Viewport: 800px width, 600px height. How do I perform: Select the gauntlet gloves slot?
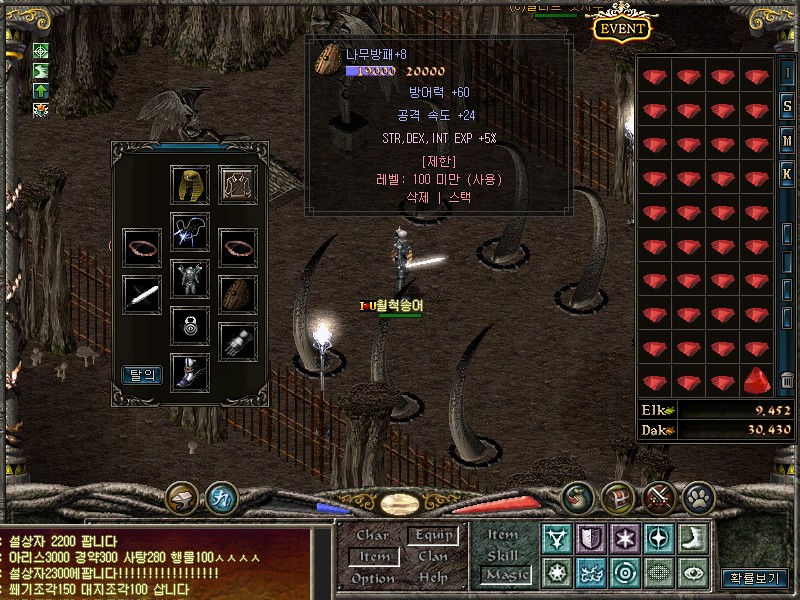238,341
